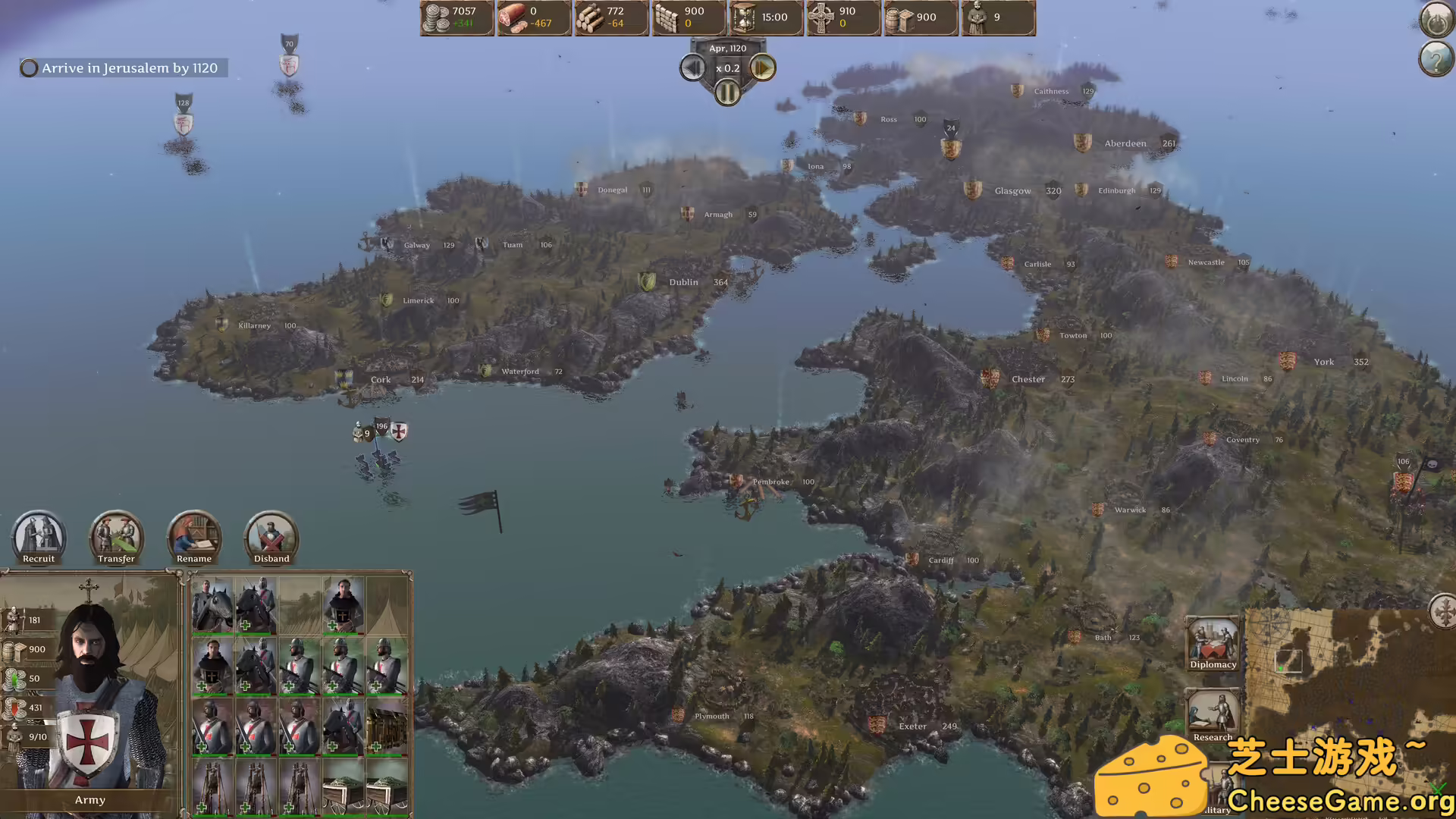Decrease game speed with the left arrow
The height and width of the screenshot is (819, 1456).
click(692, 67)
